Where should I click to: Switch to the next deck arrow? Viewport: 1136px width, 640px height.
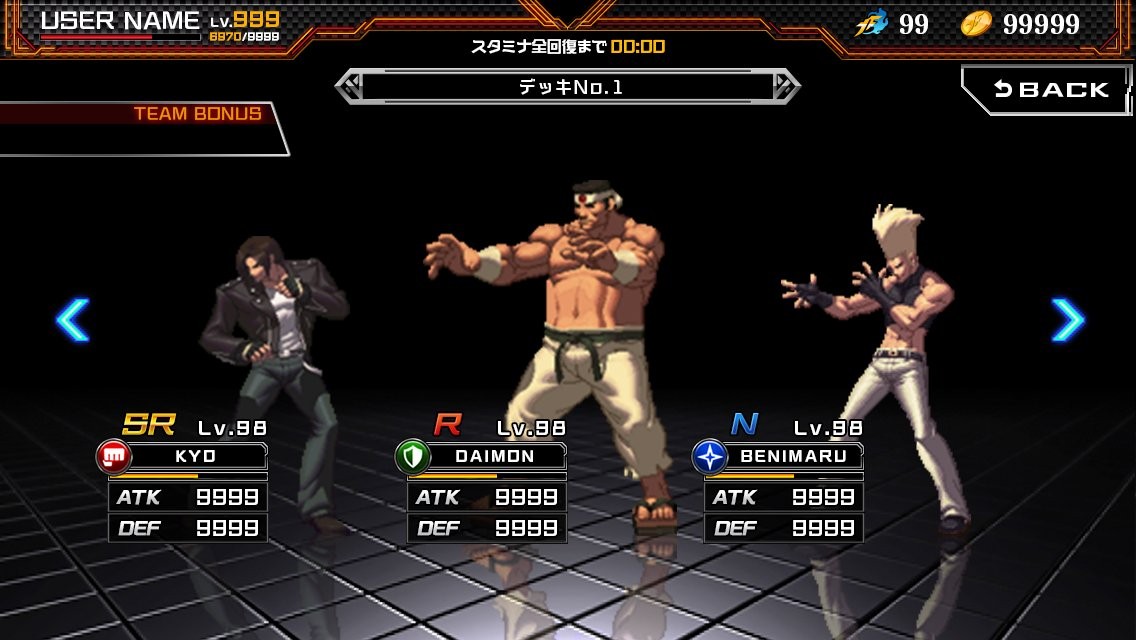click(786, 87)
